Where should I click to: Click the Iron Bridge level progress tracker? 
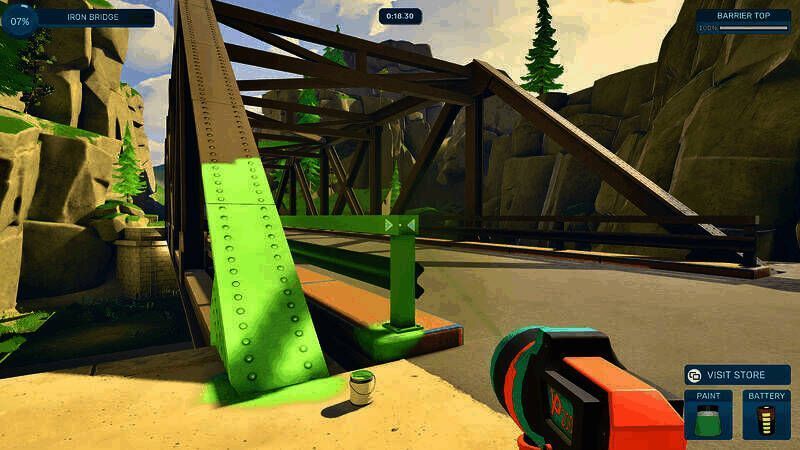click(x=80, y=18)
